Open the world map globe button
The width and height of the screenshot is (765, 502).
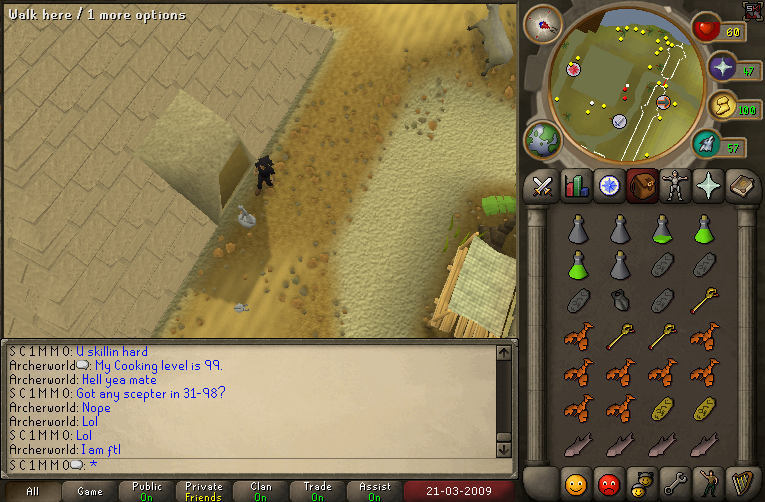pos(544,140)
